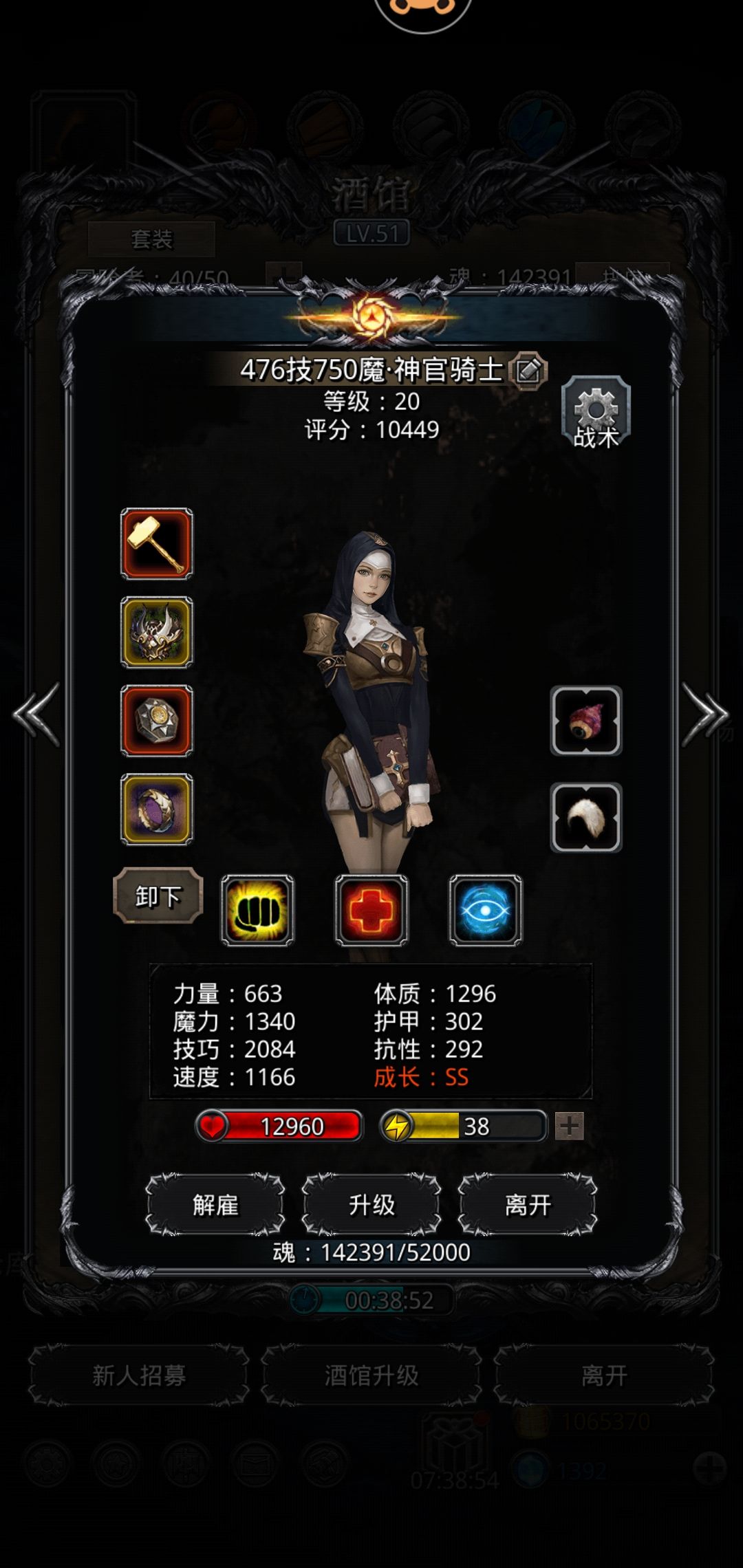Add energy with the plus button
Screen dimensions: 743x1568
569,1126
